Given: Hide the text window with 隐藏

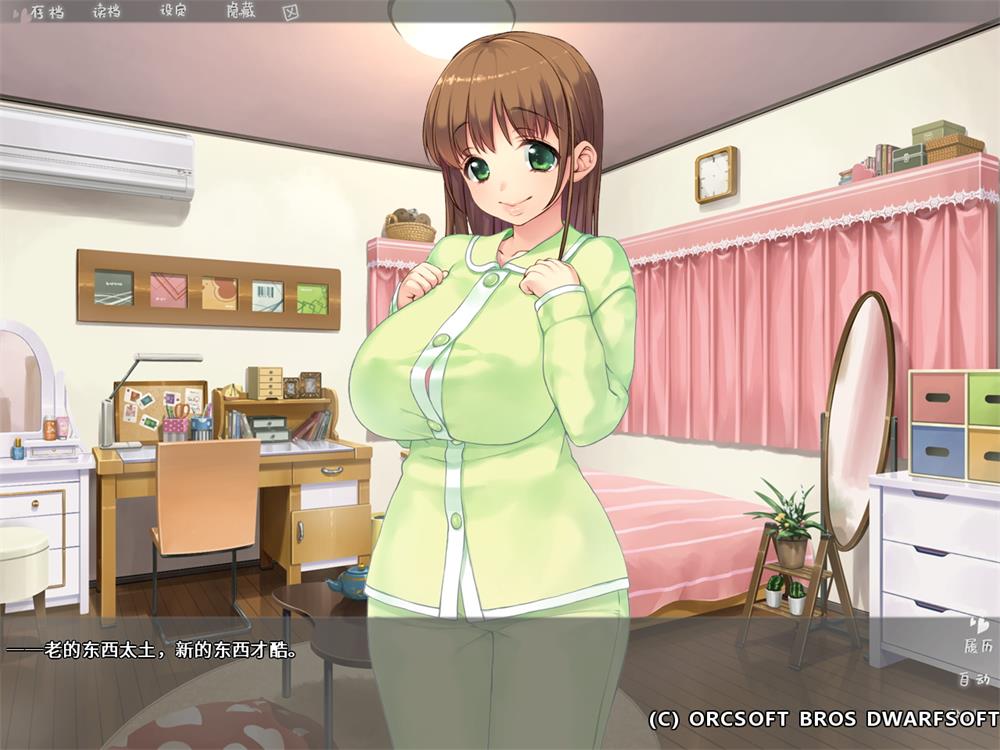Looking at the screenshot, I should coord(241,12).
